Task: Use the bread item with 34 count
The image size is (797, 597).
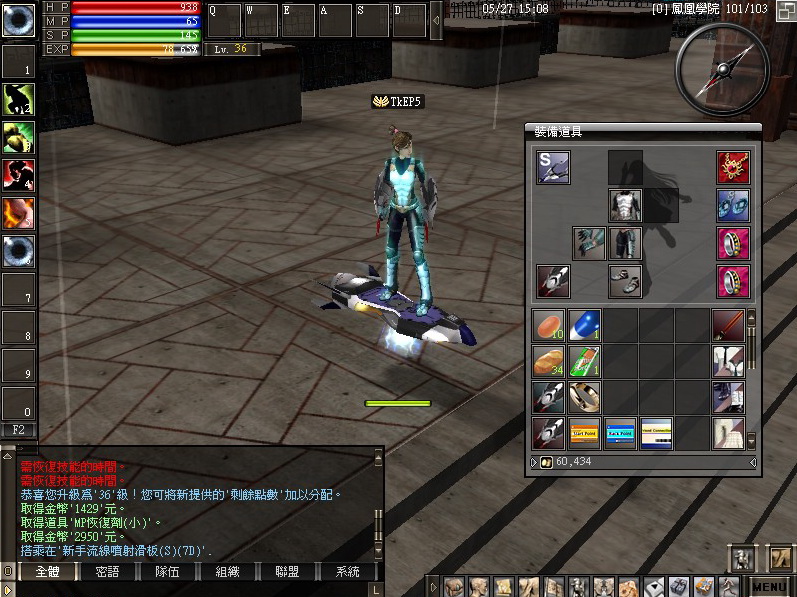Action: click(548, 361)
